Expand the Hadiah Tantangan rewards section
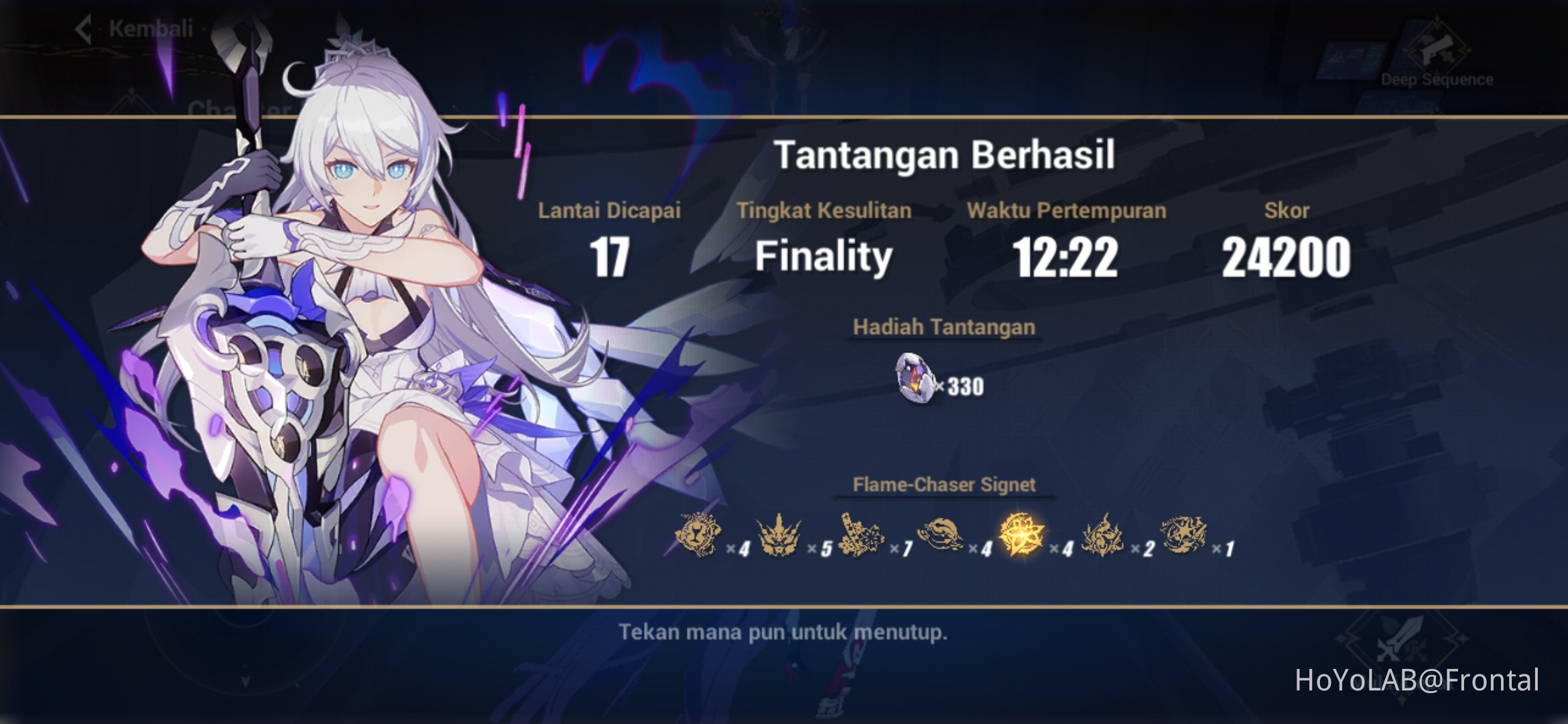The height and width of the screenshot is (724, 1568). (x=944, y=326)
